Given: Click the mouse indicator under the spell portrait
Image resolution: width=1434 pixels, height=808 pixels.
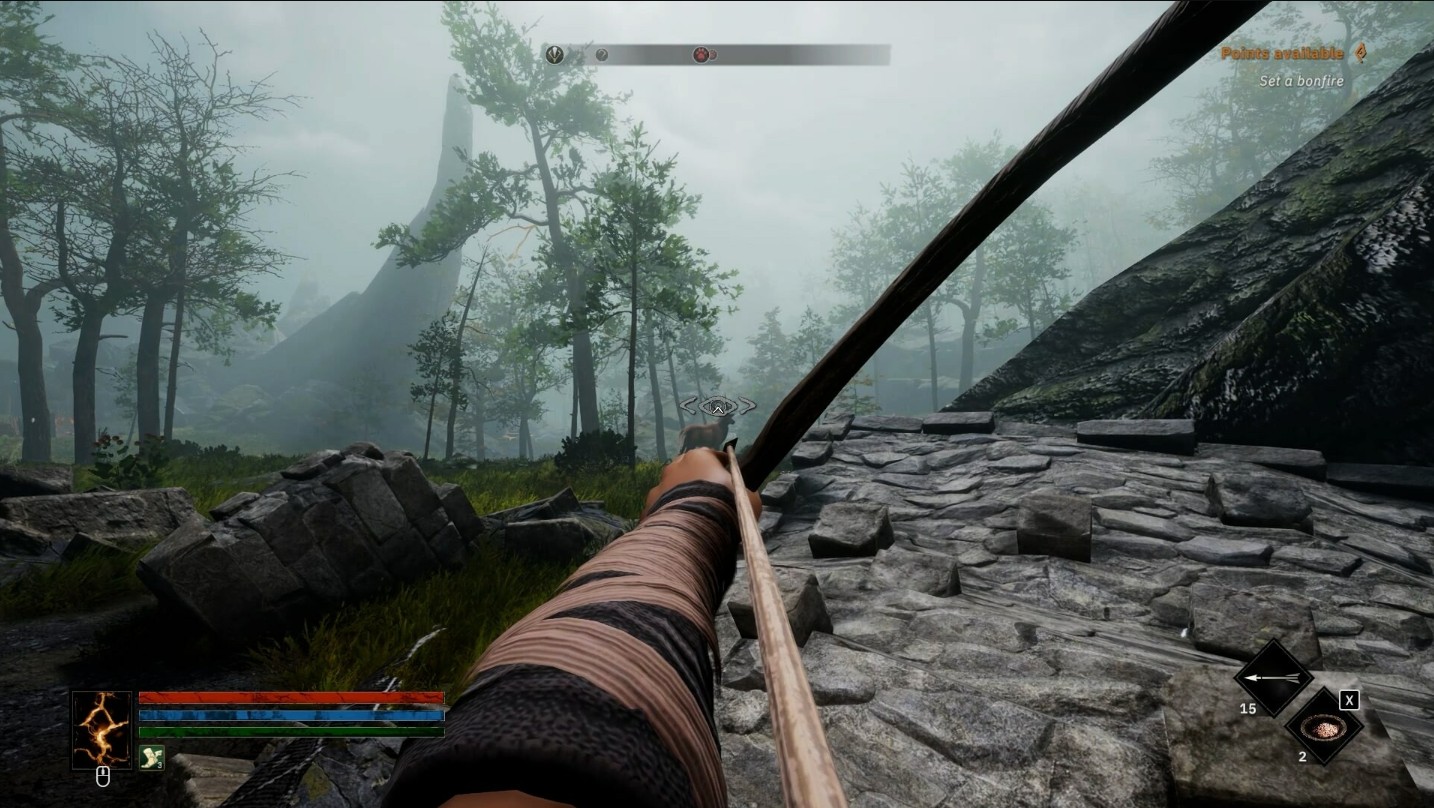Looking at the screenshot, I should pyautogui.click(x=102, y=777).
